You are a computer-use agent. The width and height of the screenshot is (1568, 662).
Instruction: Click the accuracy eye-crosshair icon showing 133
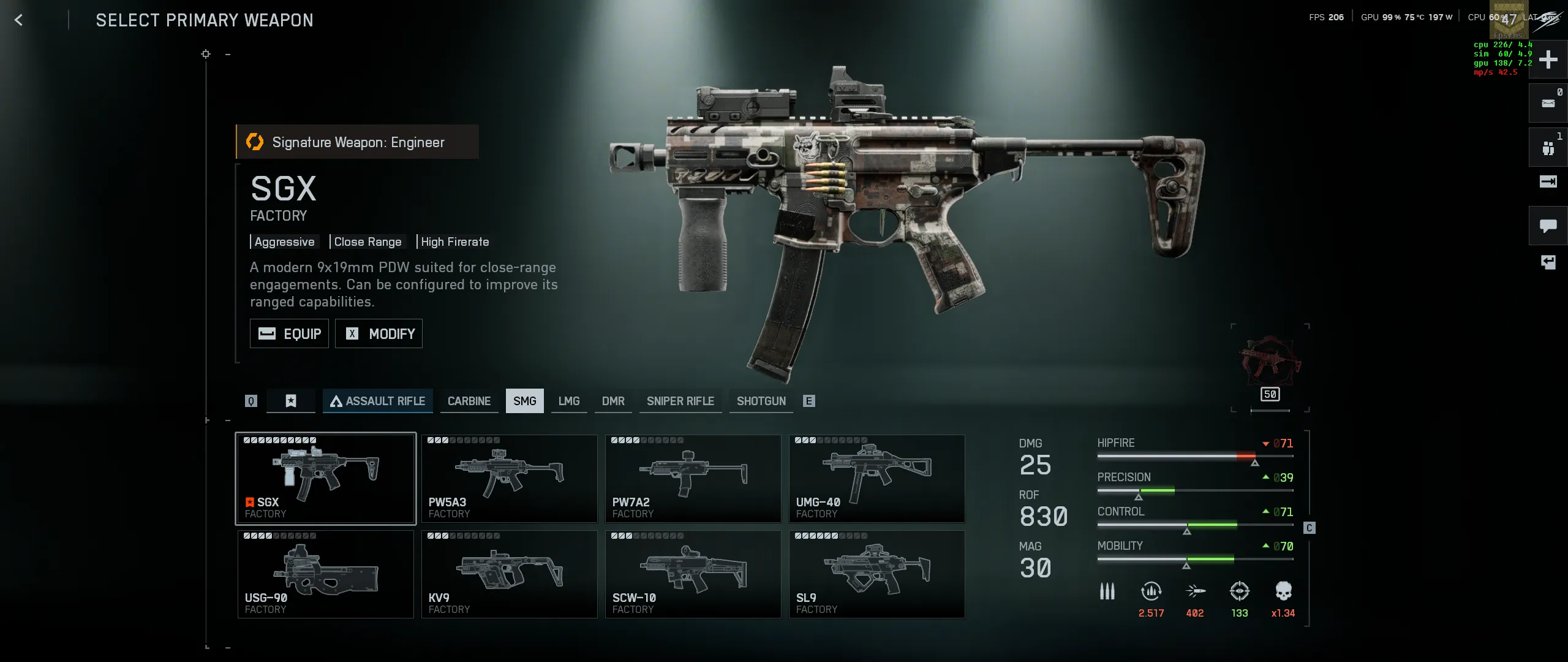click(1238, 592)
